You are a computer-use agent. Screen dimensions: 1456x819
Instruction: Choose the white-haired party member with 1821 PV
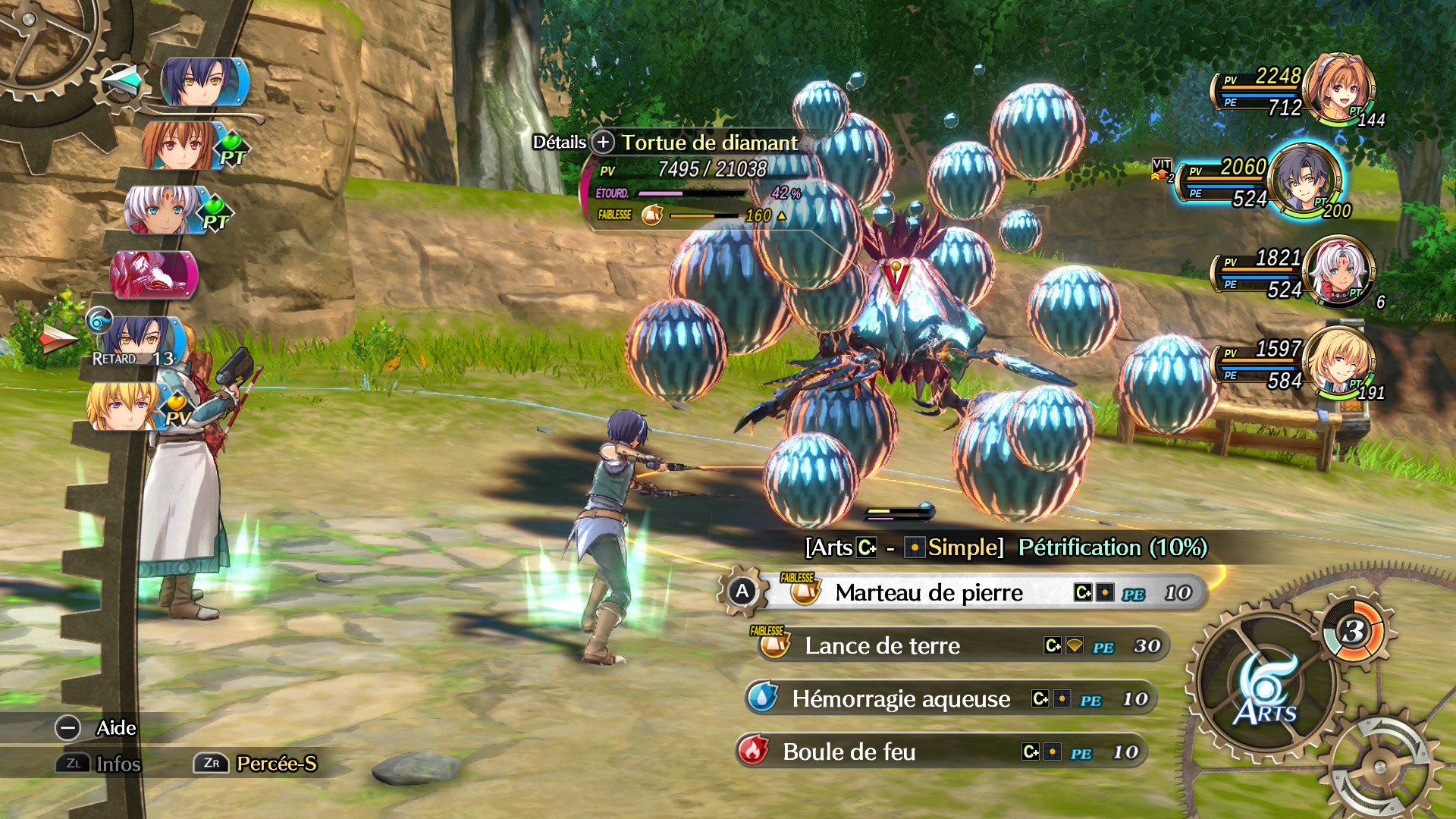(1340, 271)
